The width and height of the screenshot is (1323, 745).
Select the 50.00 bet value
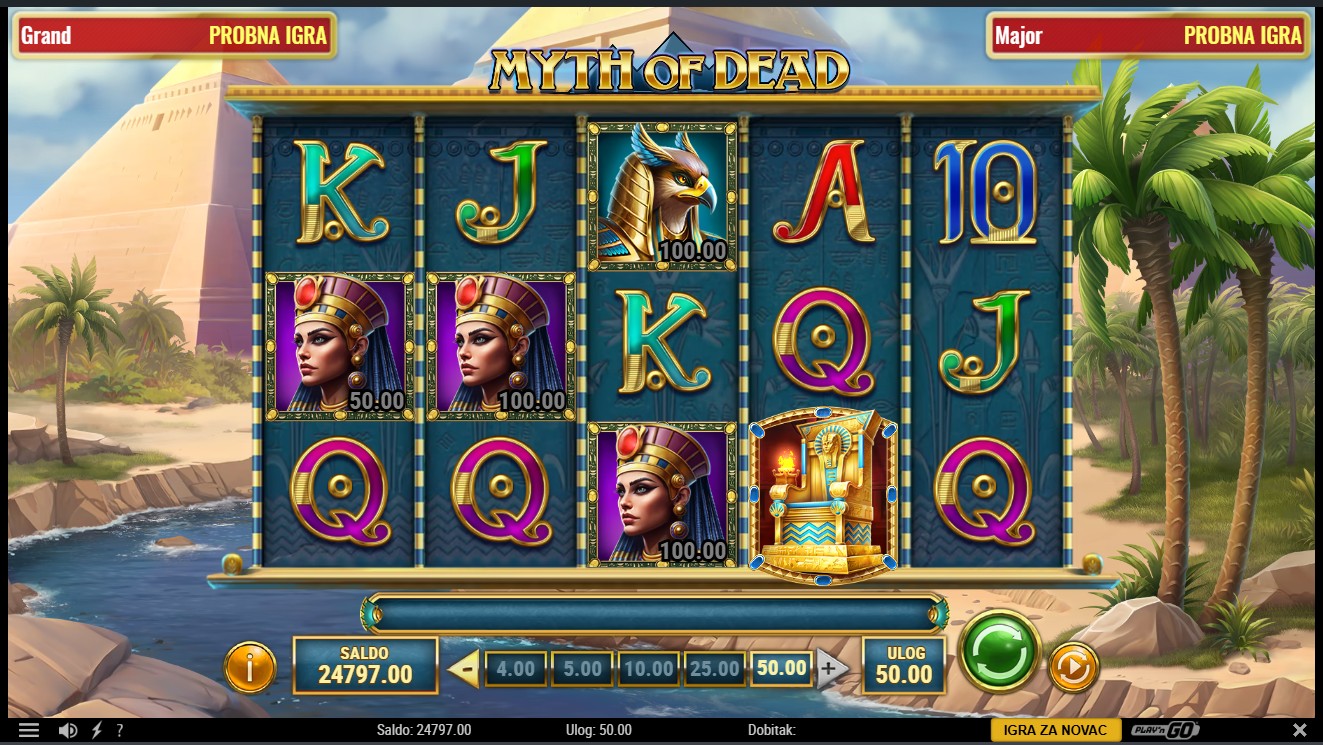781,667
